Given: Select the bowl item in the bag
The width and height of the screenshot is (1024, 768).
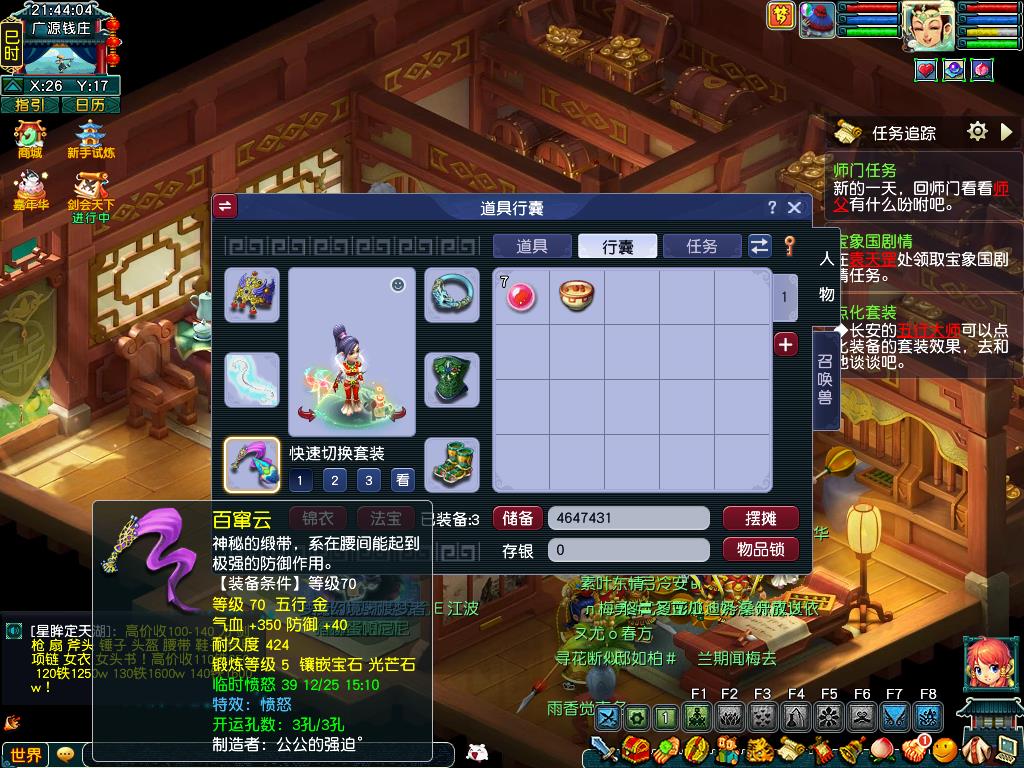Looking at the screenshot, I should (x=576, y=296).
